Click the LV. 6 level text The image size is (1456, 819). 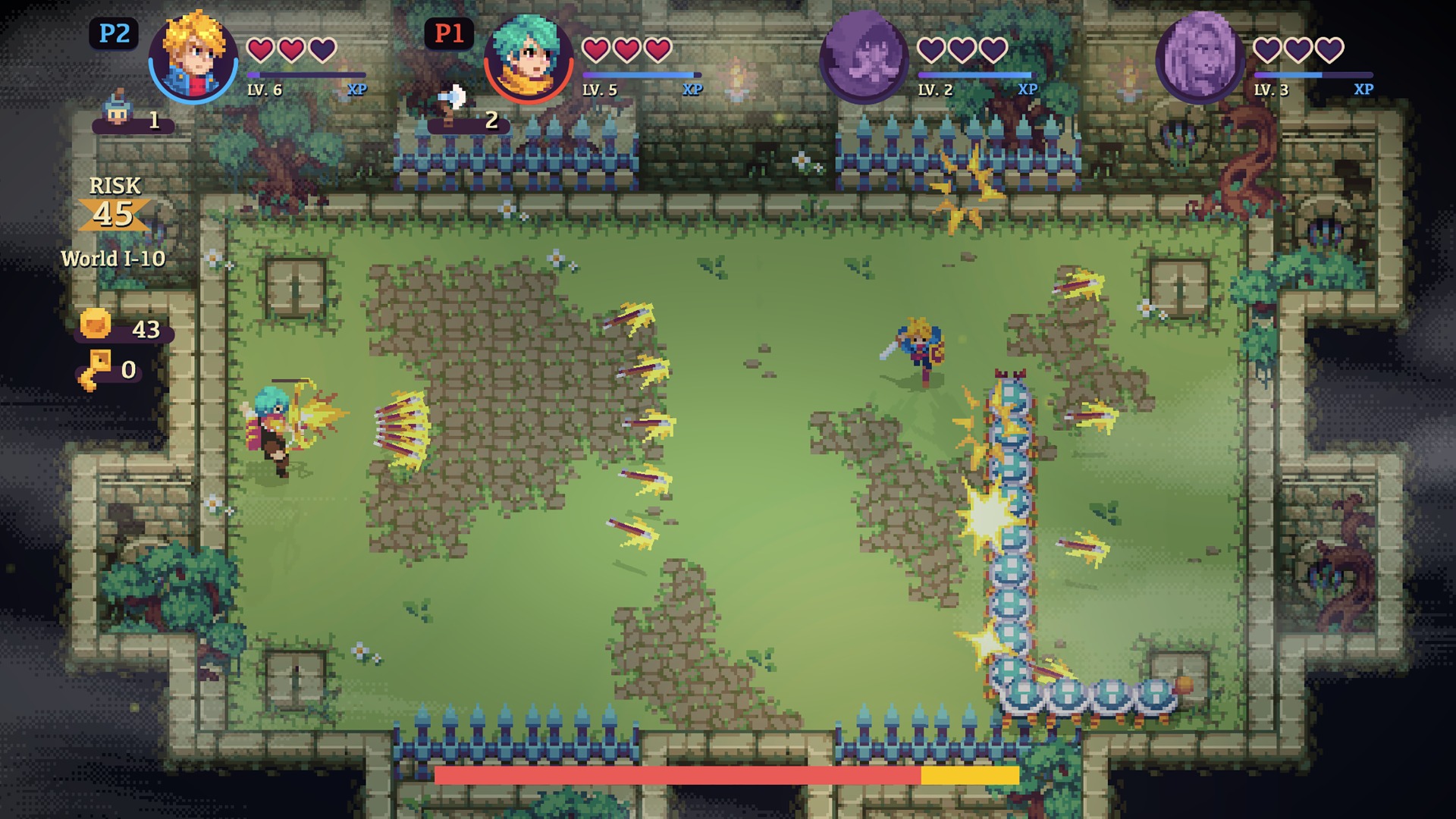[267, 89]
